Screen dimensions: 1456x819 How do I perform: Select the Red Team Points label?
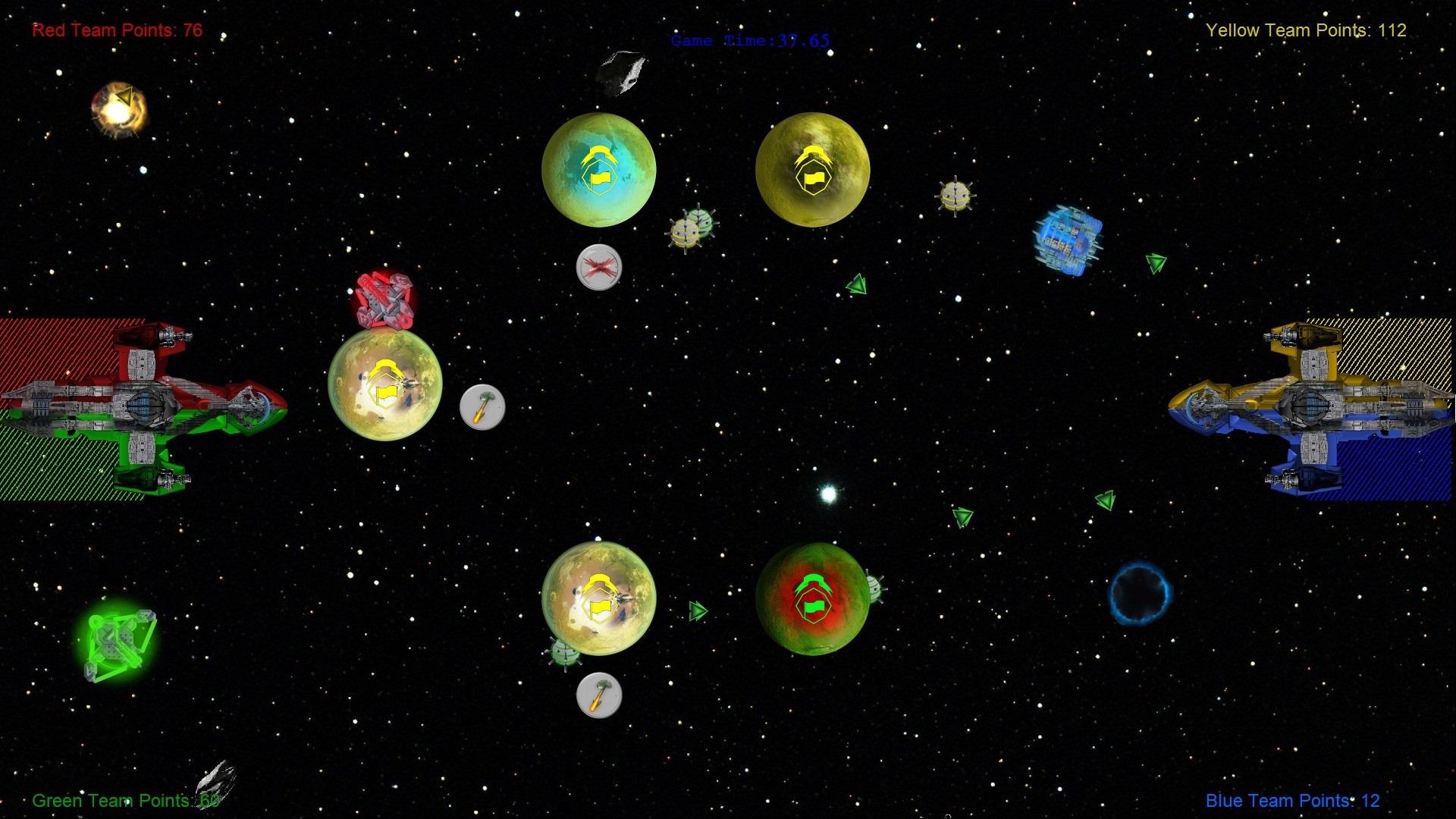(116, 30)
